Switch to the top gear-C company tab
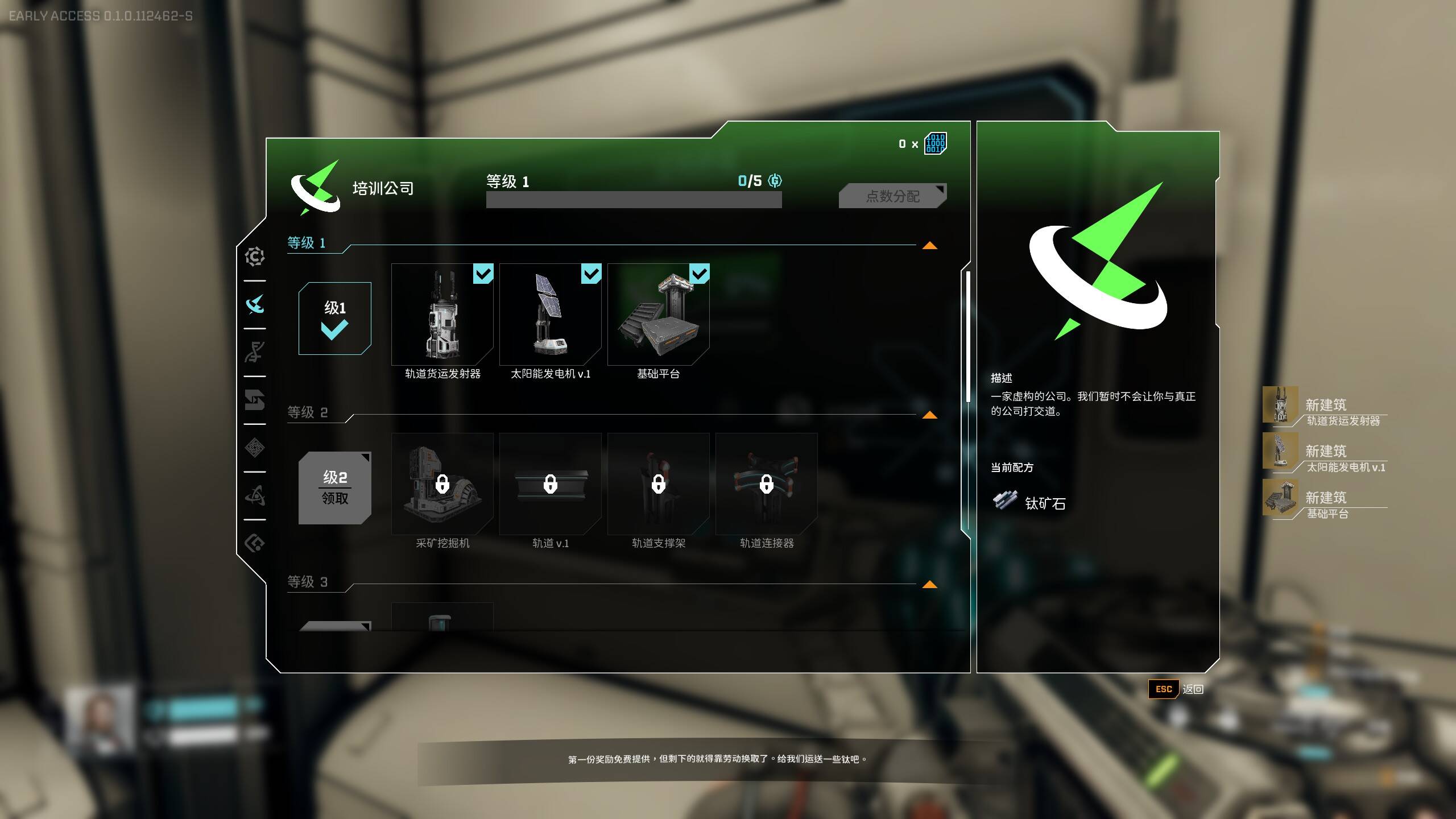1456x819 pixels. coord(255,257)
